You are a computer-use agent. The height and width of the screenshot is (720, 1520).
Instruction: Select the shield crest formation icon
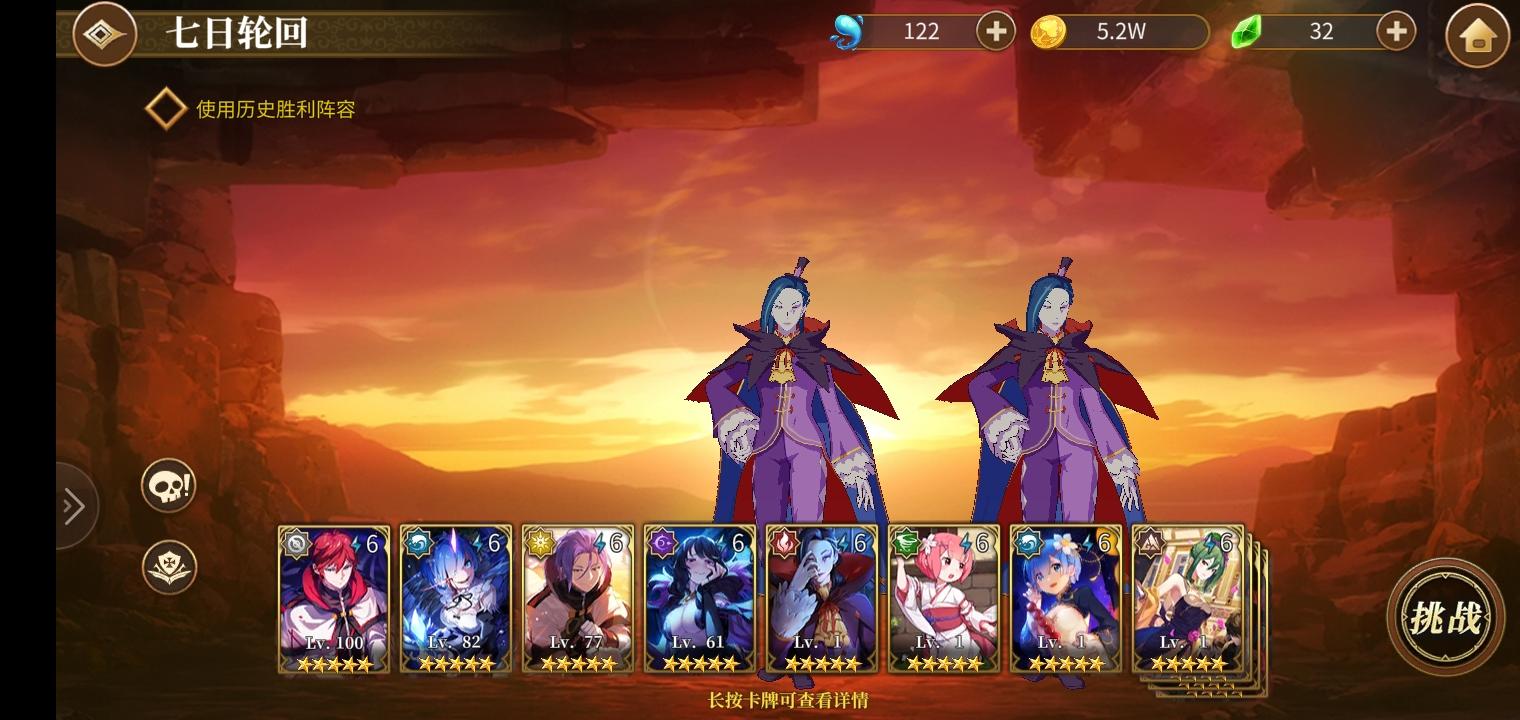coord(168,567)
